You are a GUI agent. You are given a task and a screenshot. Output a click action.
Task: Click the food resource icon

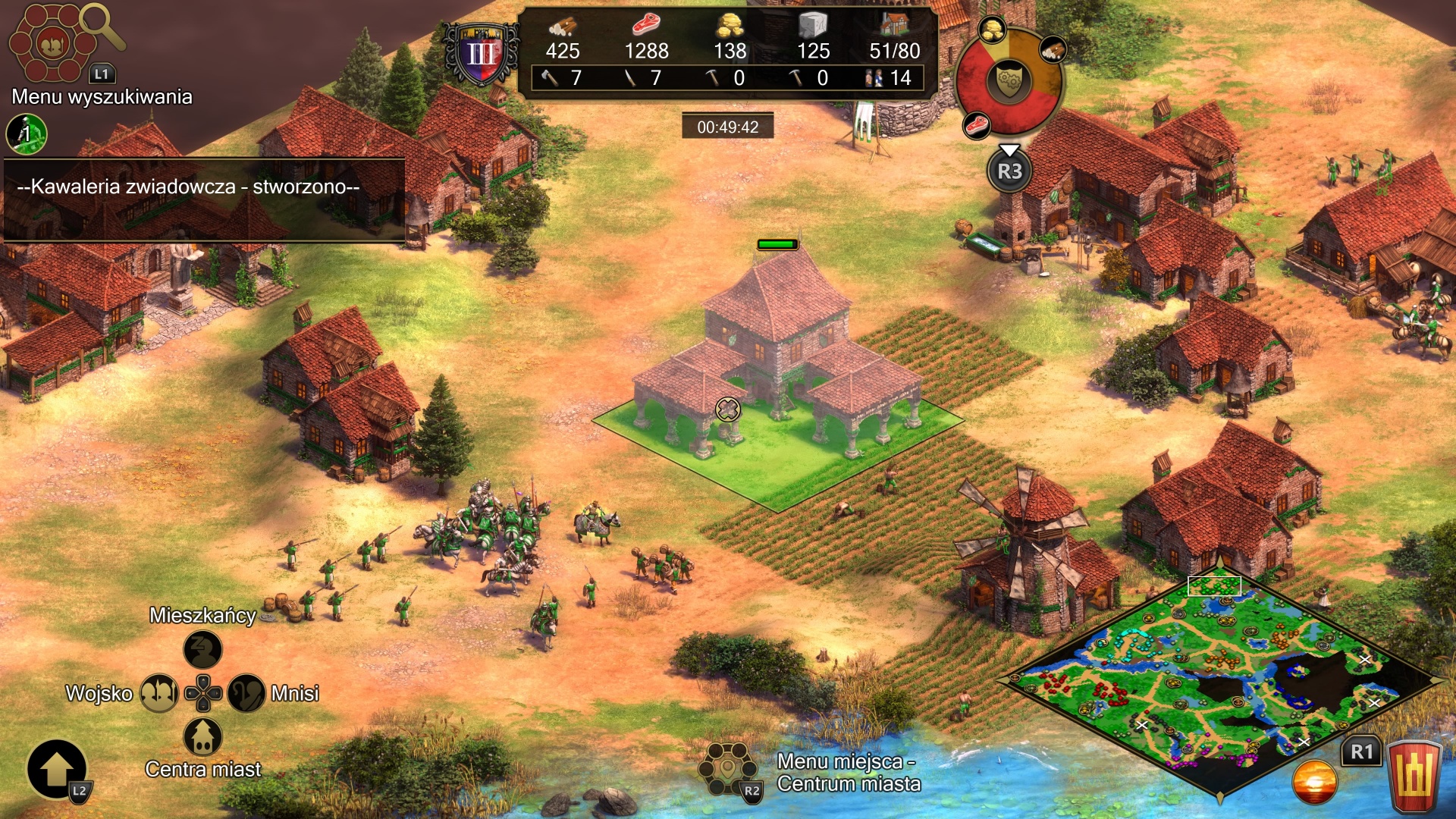tap(645, 26)
